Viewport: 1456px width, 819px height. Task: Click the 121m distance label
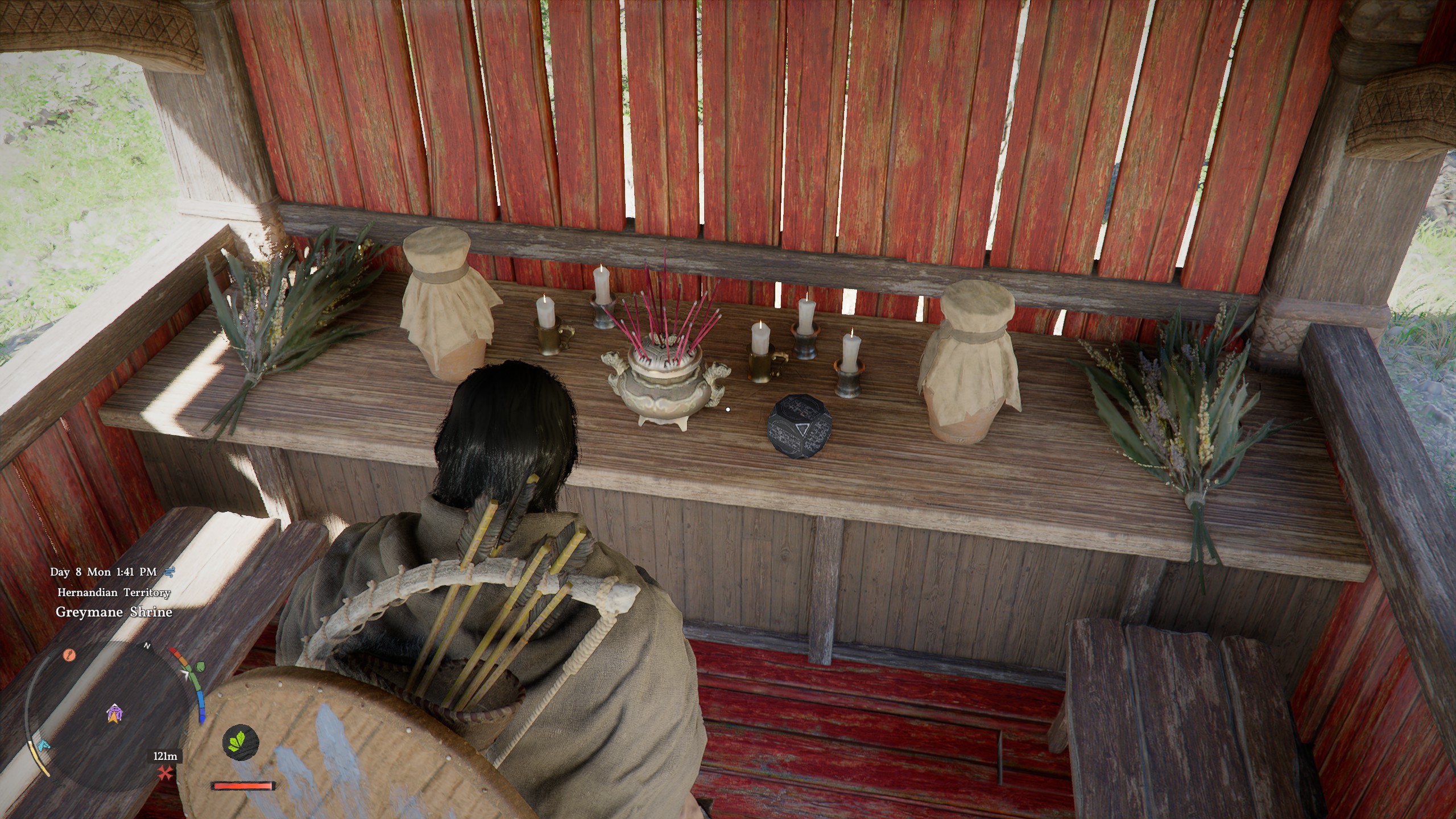(165, 757)
